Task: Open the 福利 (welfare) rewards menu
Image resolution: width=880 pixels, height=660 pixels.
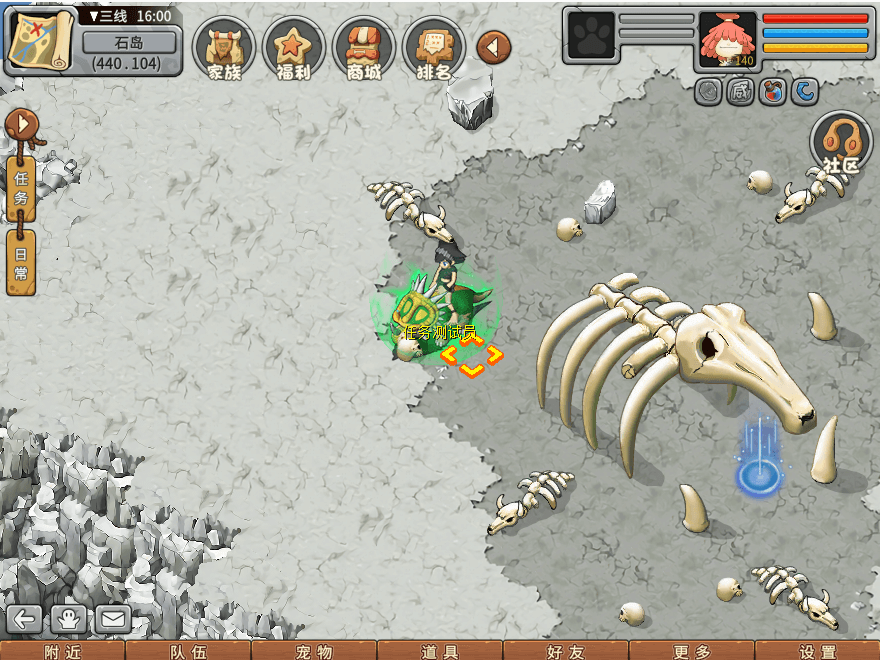Action: pos(294,48)
